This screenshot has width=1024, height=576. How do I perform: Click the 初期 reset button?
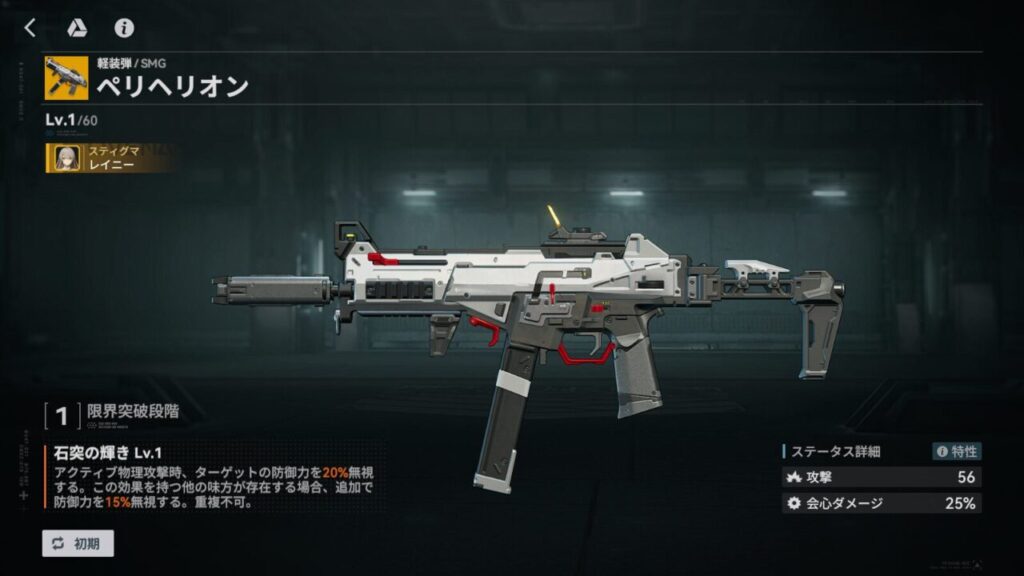(78, 543)
